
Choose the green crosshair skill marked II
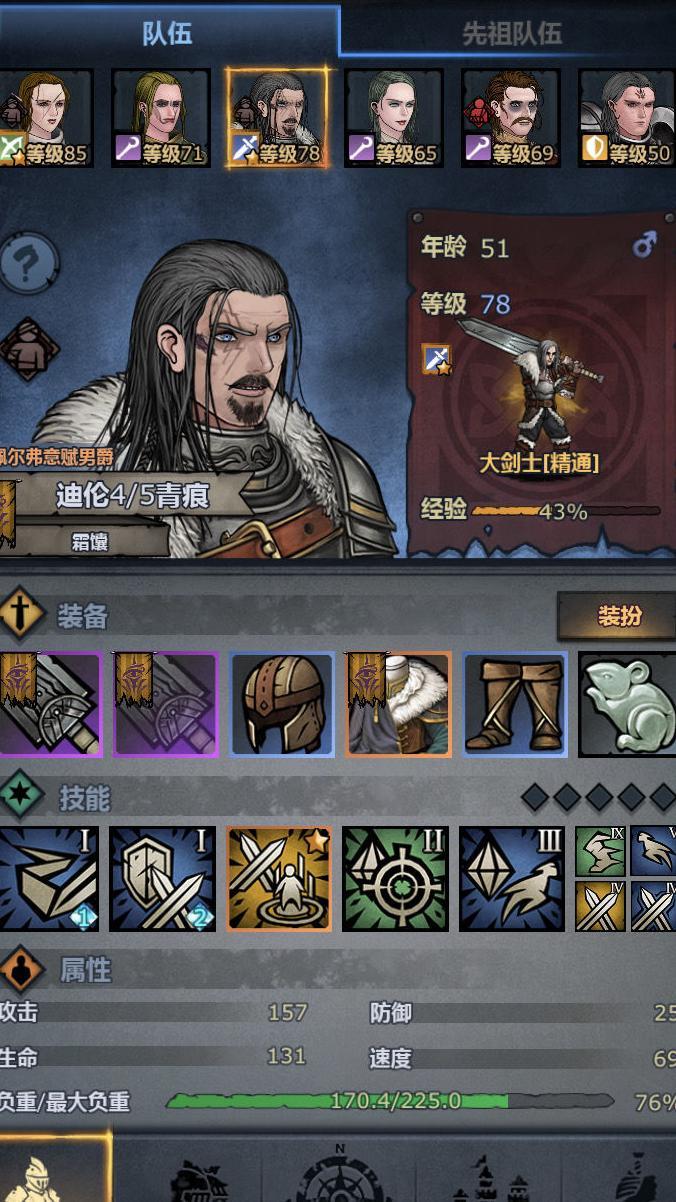click(395, 878)
